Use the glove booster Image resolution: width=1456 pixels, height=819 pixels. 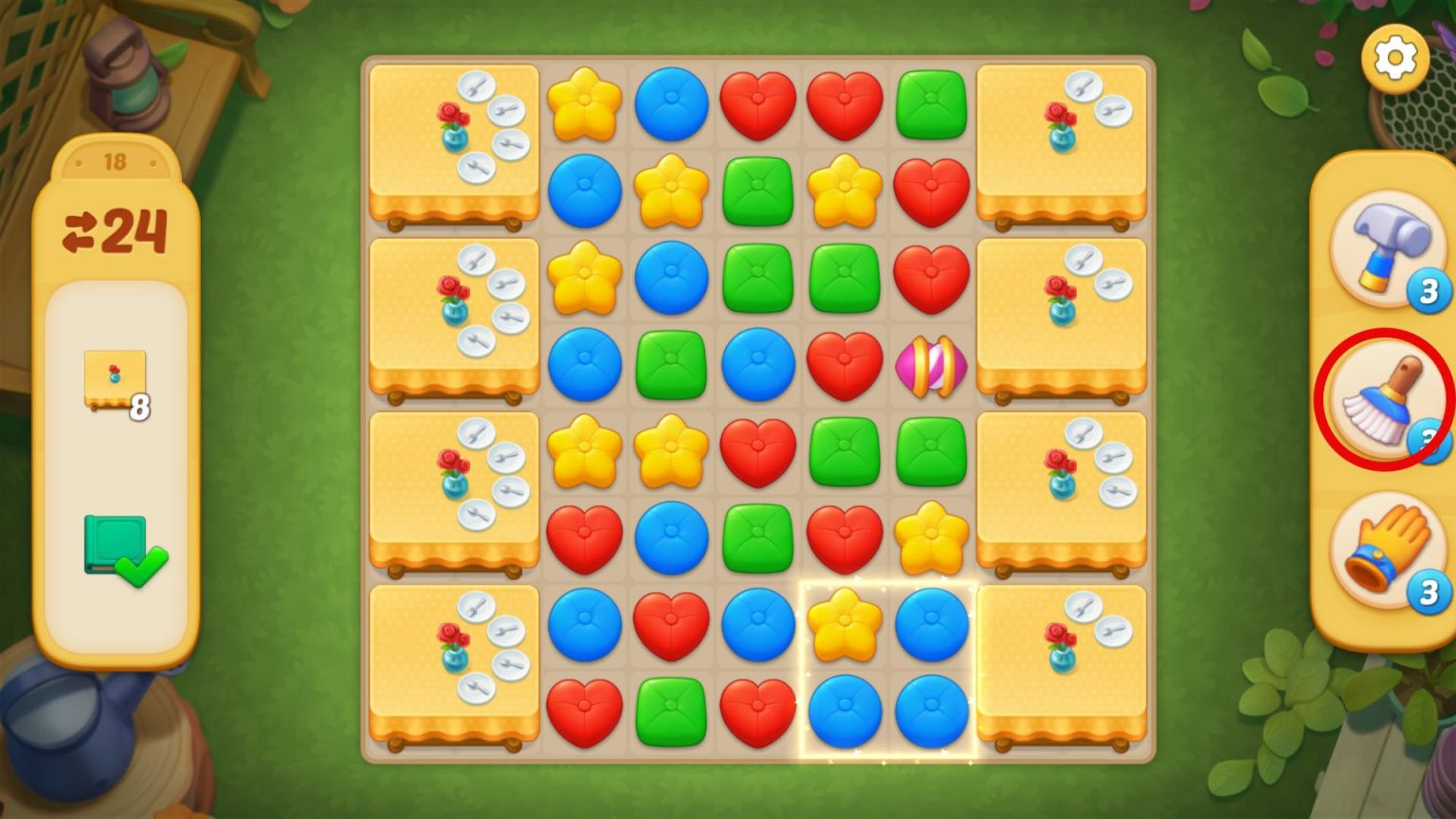(x=1384, y=548)
